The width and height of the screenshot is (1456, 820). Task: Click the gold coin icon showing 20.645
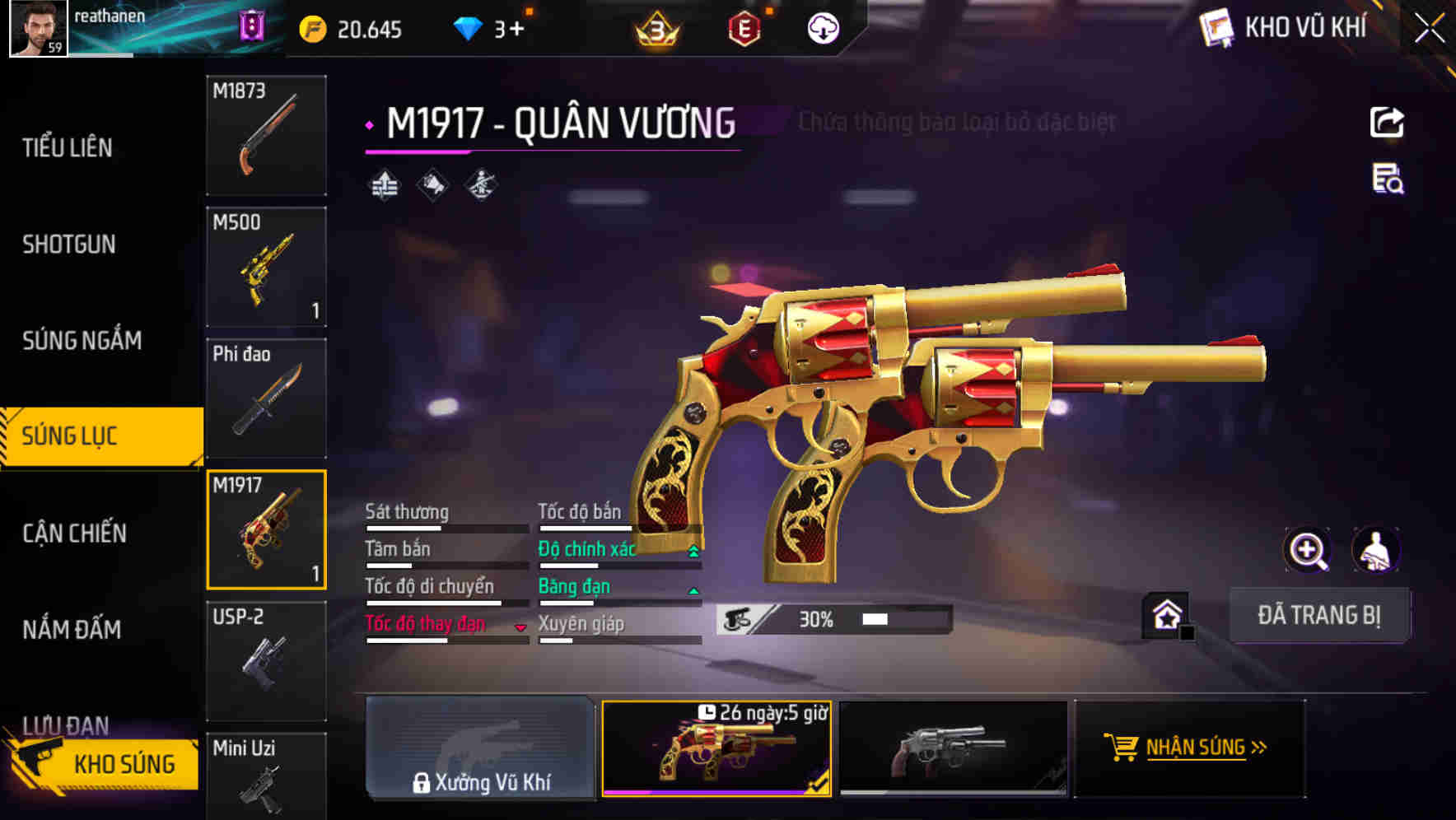point(311,27)
